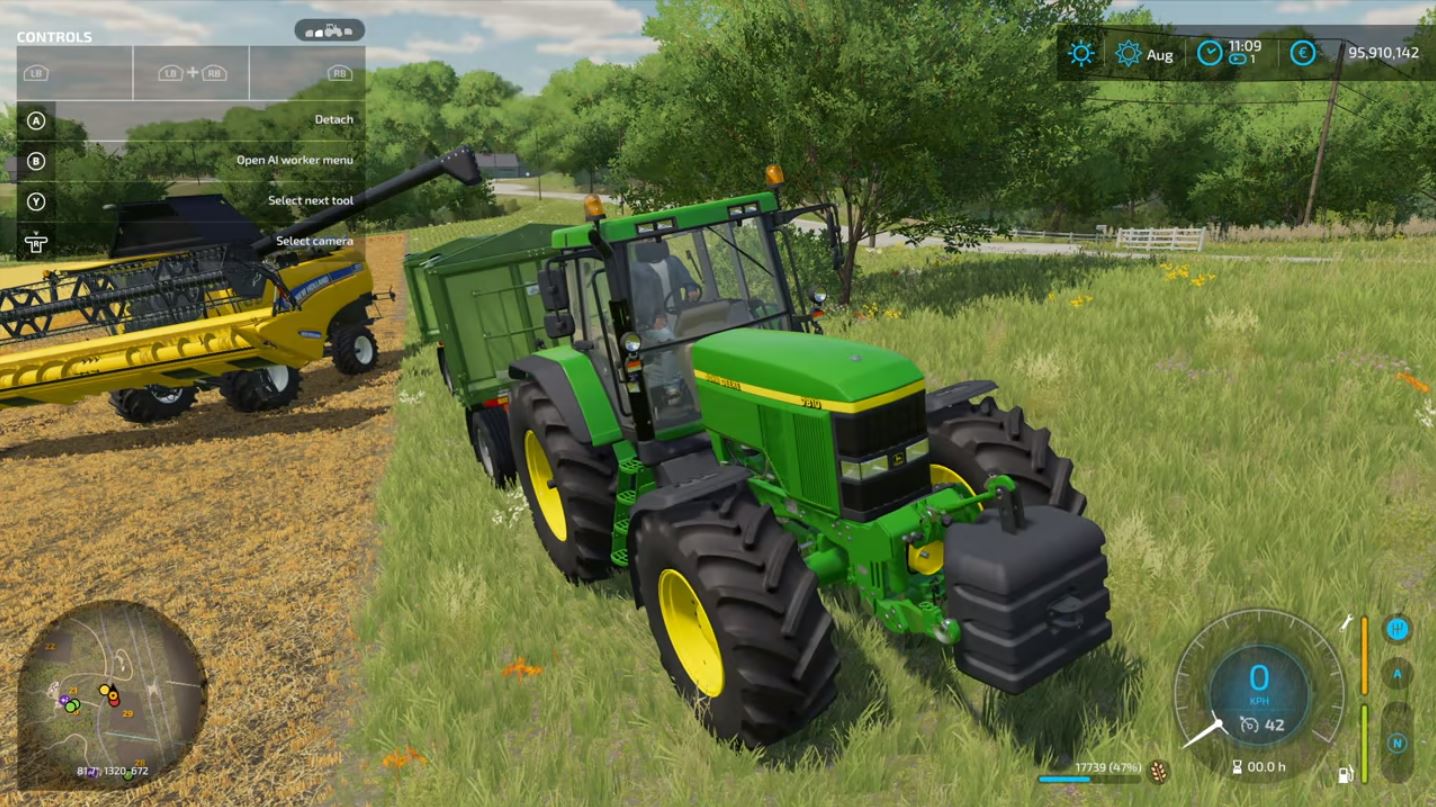1436x807 pixels.
Task: Click the euro money icon
Action: [x=1302, y=53]
